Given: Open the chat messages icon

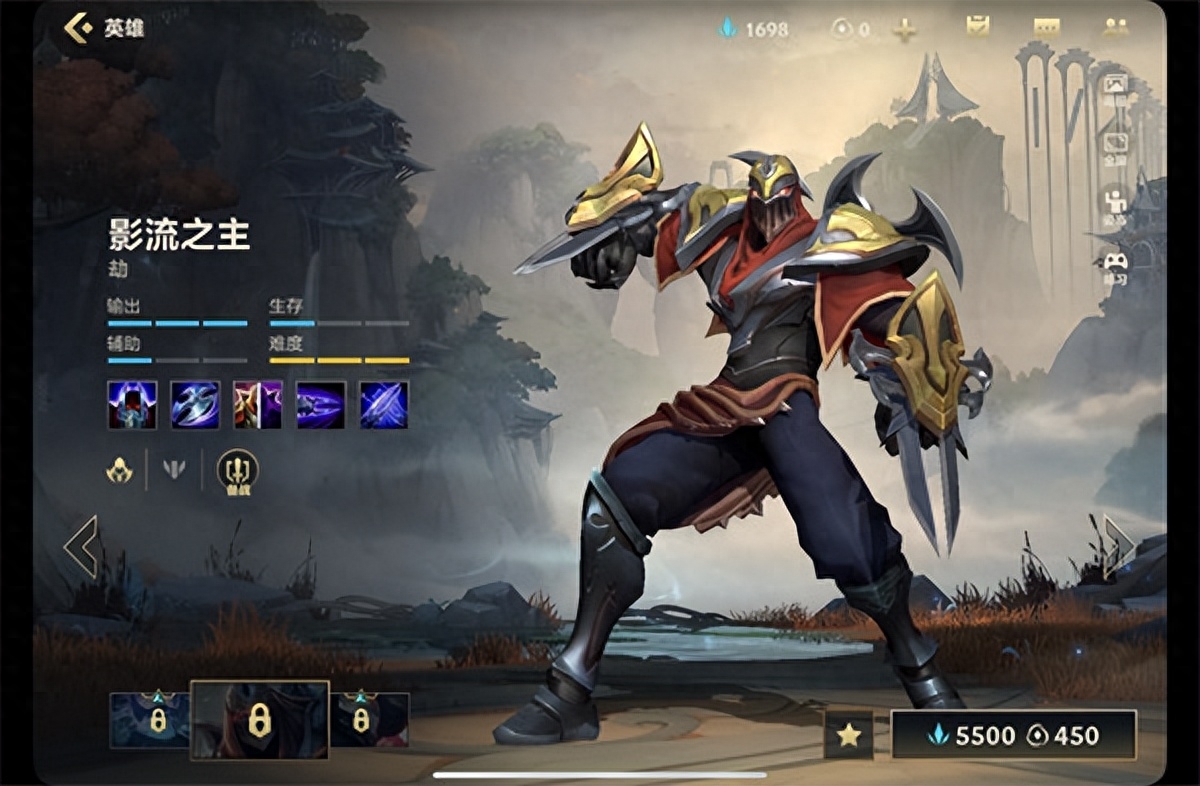Looking at the screenshot, I should point(1046,28).
